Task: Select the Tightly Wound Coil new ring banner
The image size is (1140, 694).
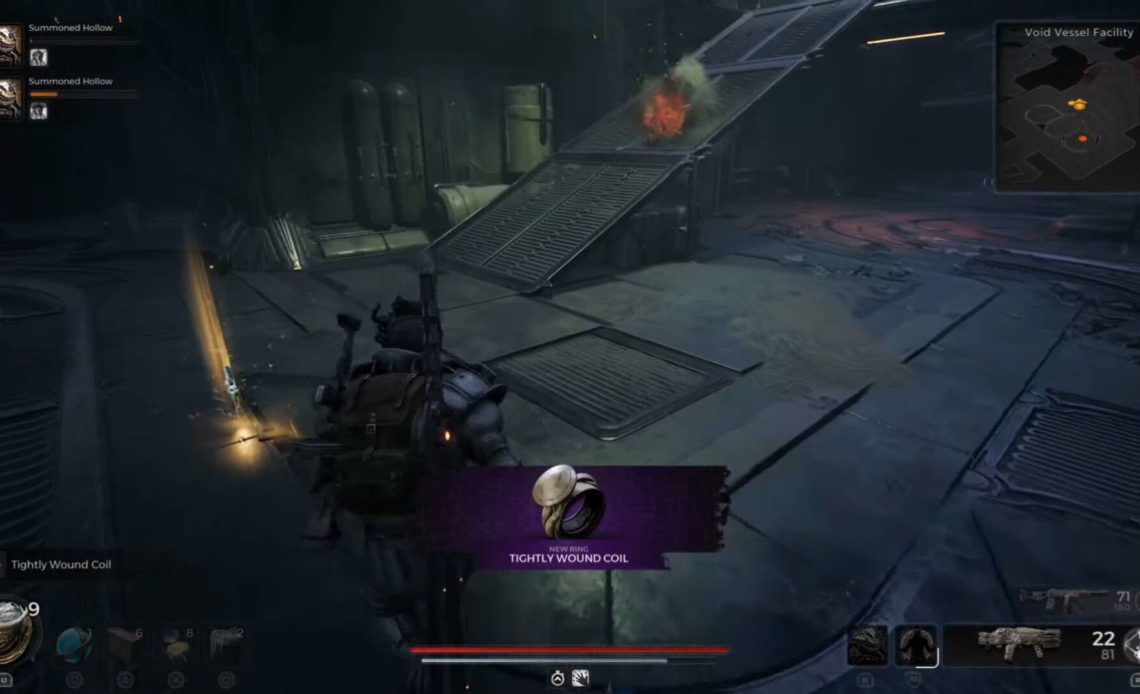Action: pyautogui.click(x=571, y=516)
